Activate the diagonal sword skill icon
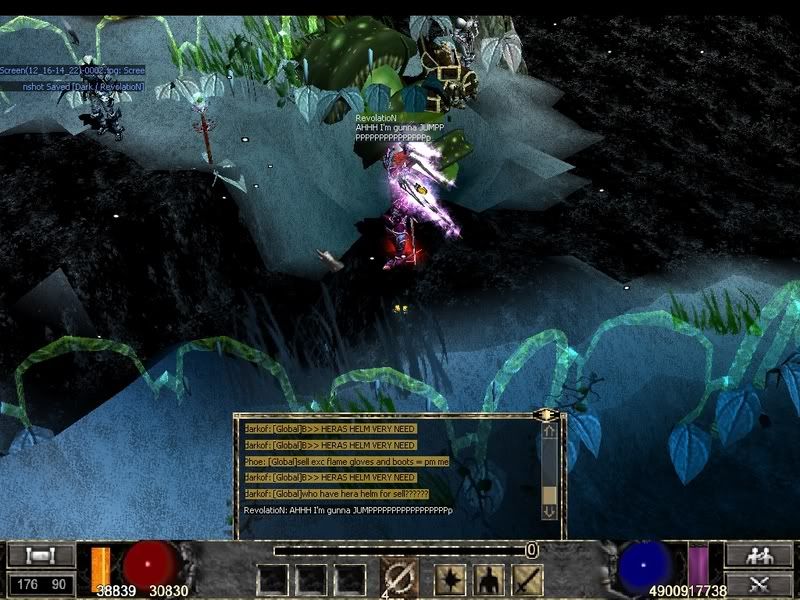Viewport: 800px width, 600px height. click(526, 580)
